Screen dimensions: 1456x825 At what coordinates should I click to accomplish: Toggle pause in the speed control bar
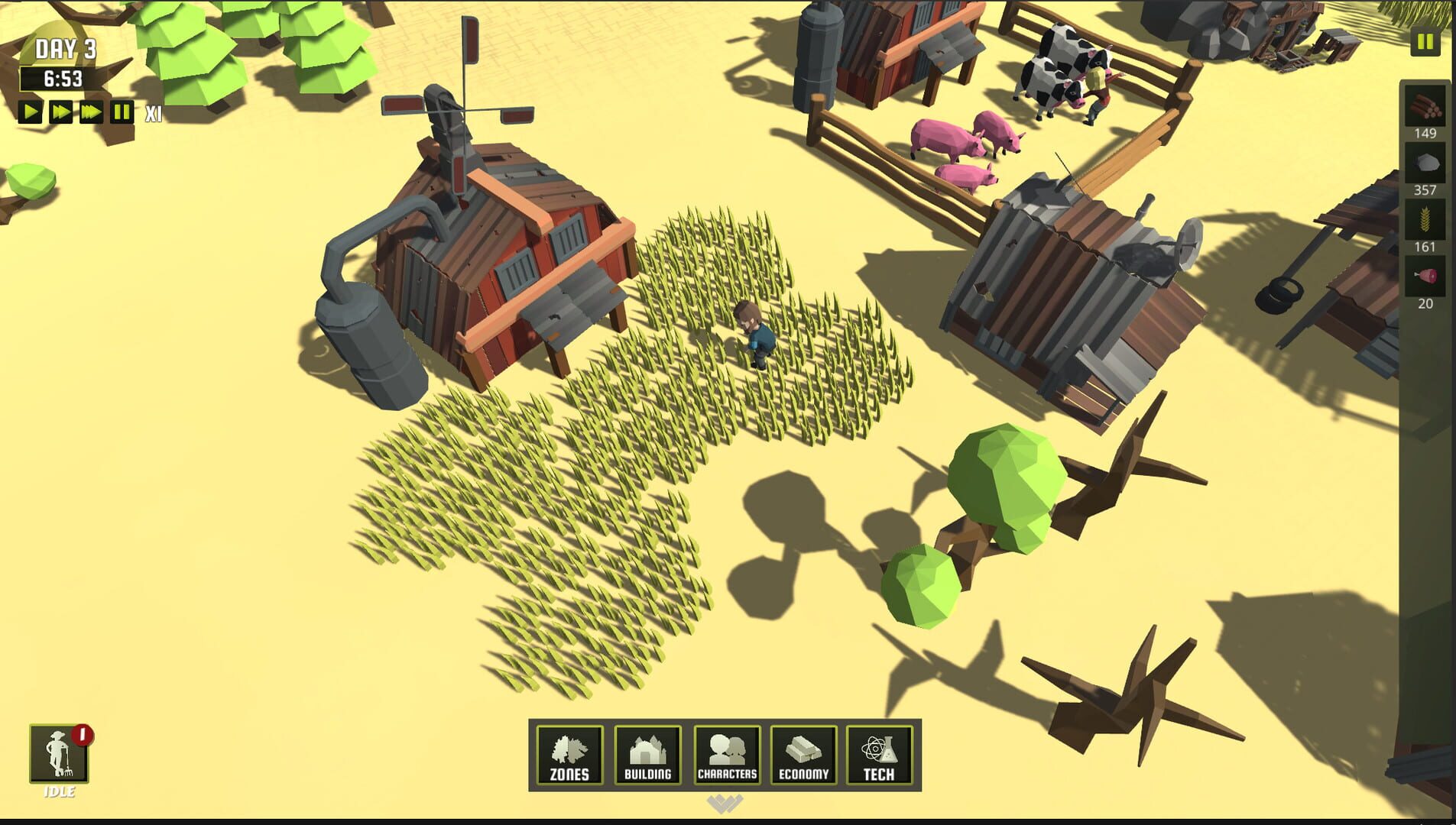click(120, 112)
